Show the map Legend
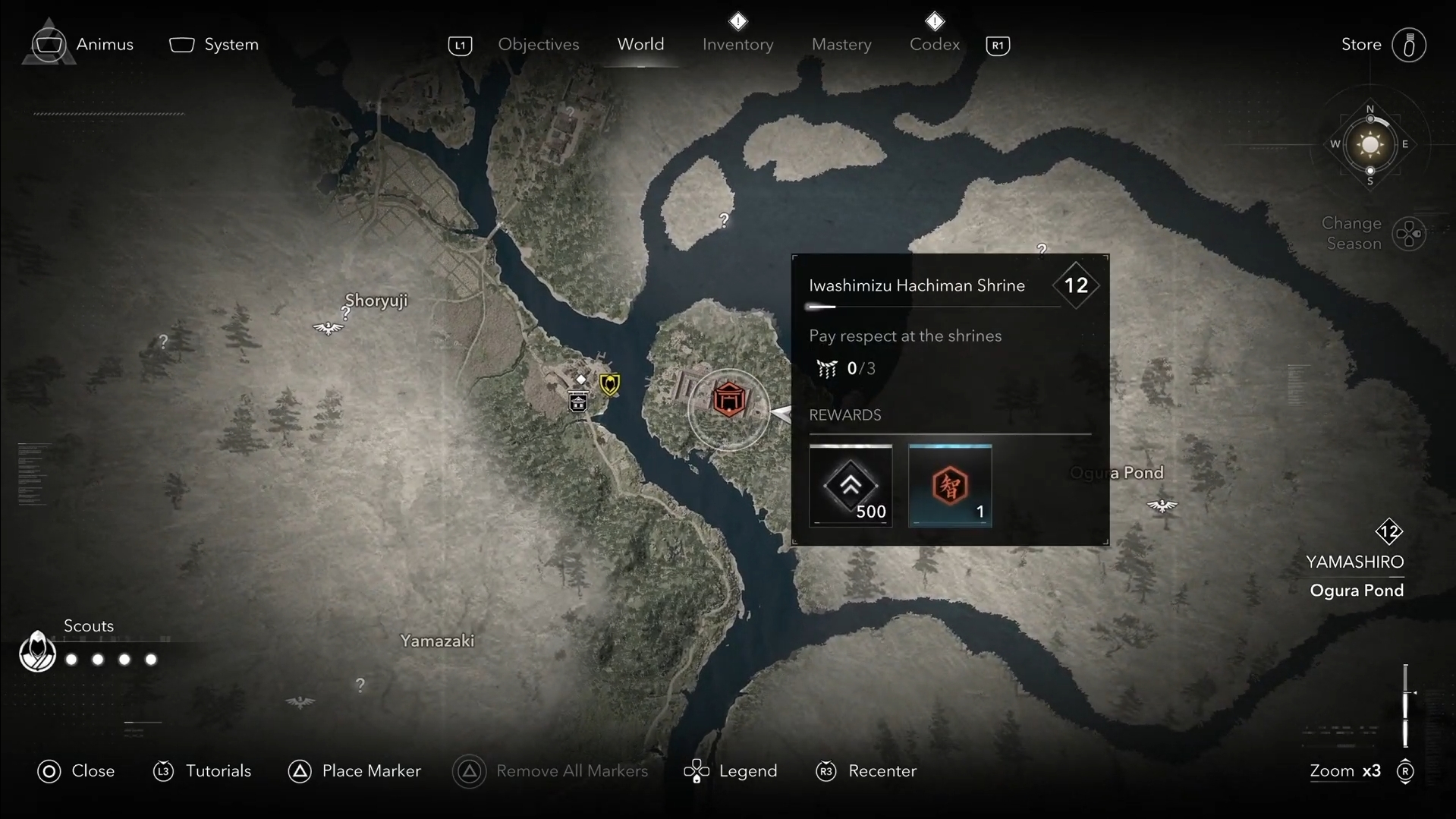This screenshot has height=819, width=1456. click(x=731, y=771)
